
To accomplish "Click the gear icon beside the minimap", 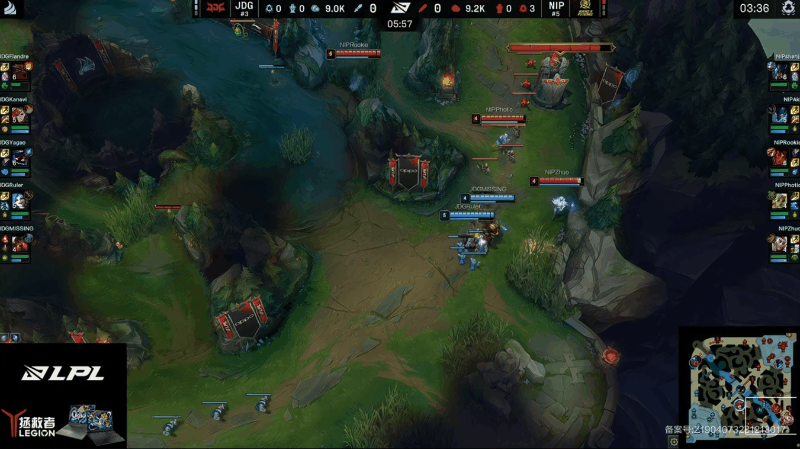I will (674, 439).
